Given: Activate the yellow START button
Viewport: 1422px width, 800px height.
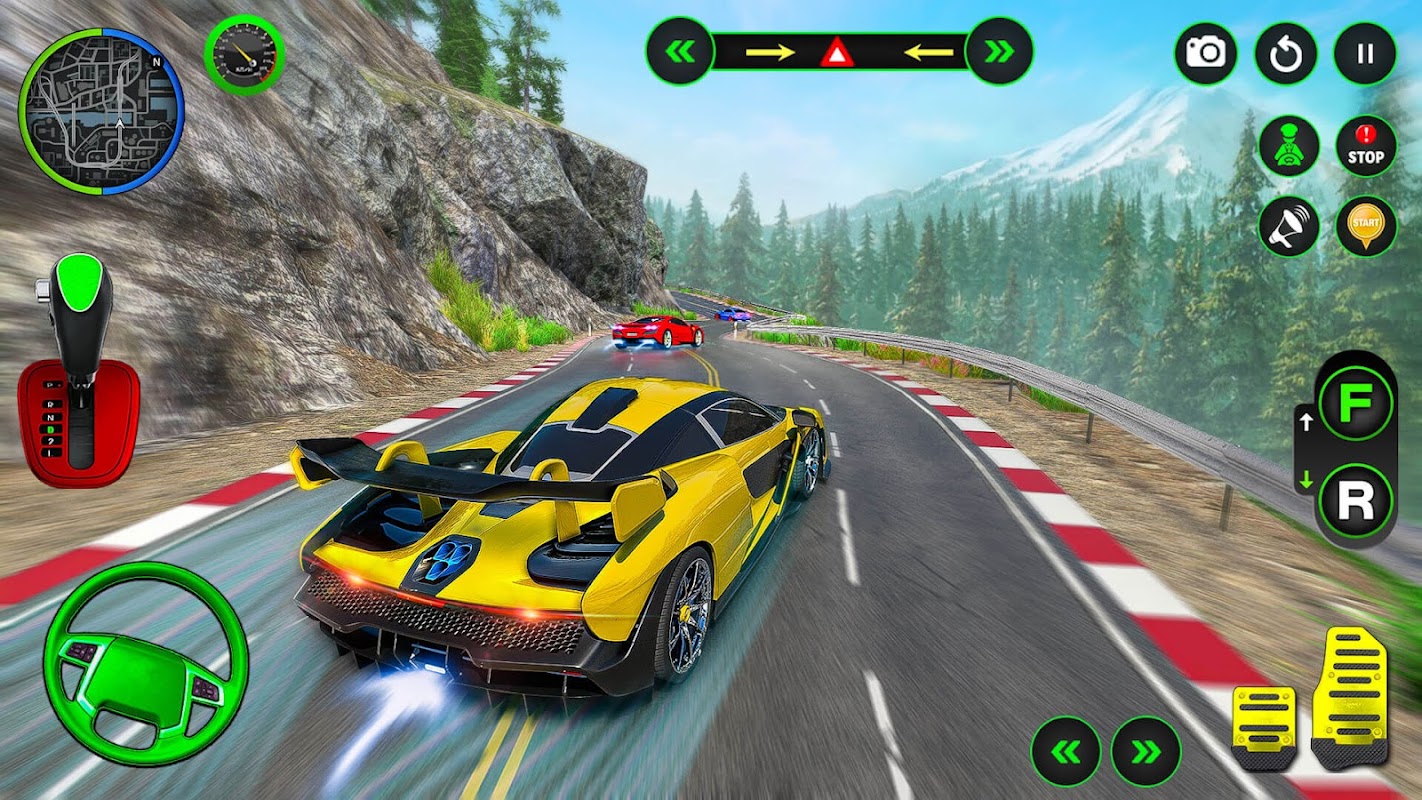Looking at the screenshot, I should [1365, 226].
